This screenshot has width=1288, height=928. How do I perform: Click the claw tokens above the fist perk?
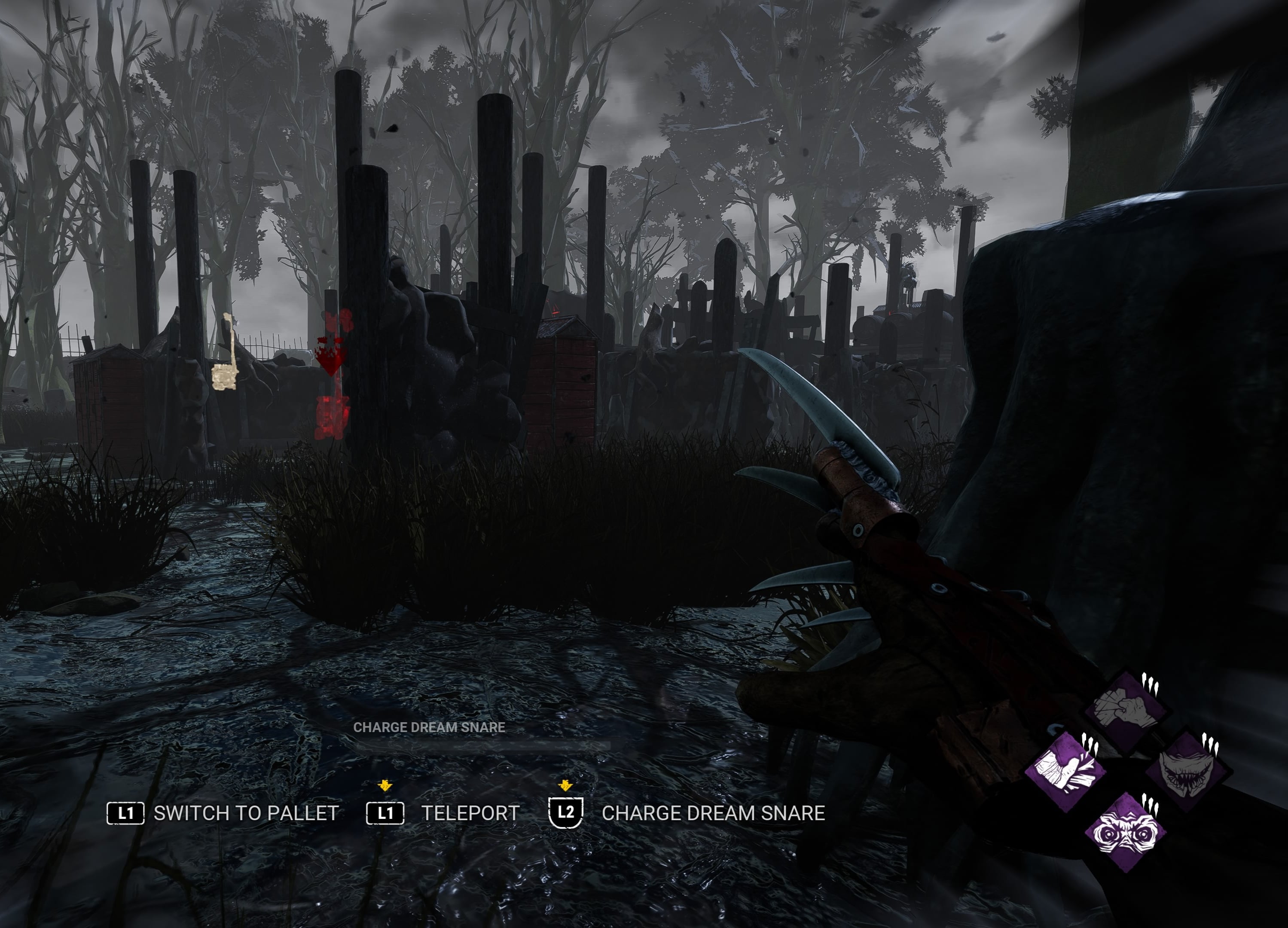click(1151, 685)
